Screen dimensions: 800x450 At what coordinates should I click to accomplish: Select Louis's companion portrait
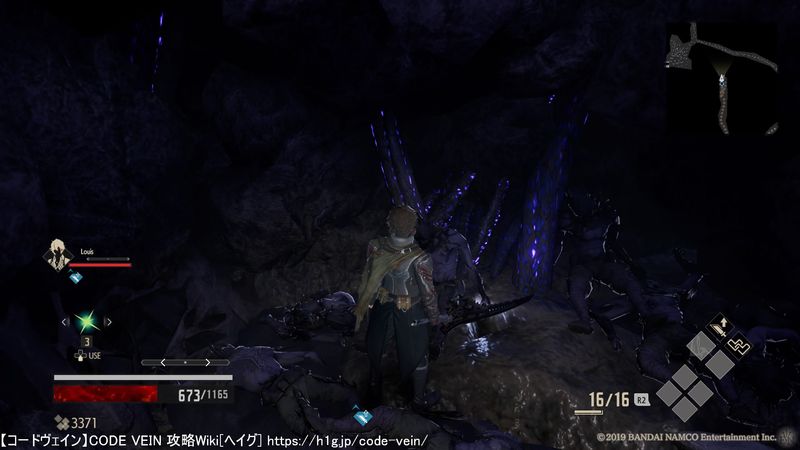point(55,255)
